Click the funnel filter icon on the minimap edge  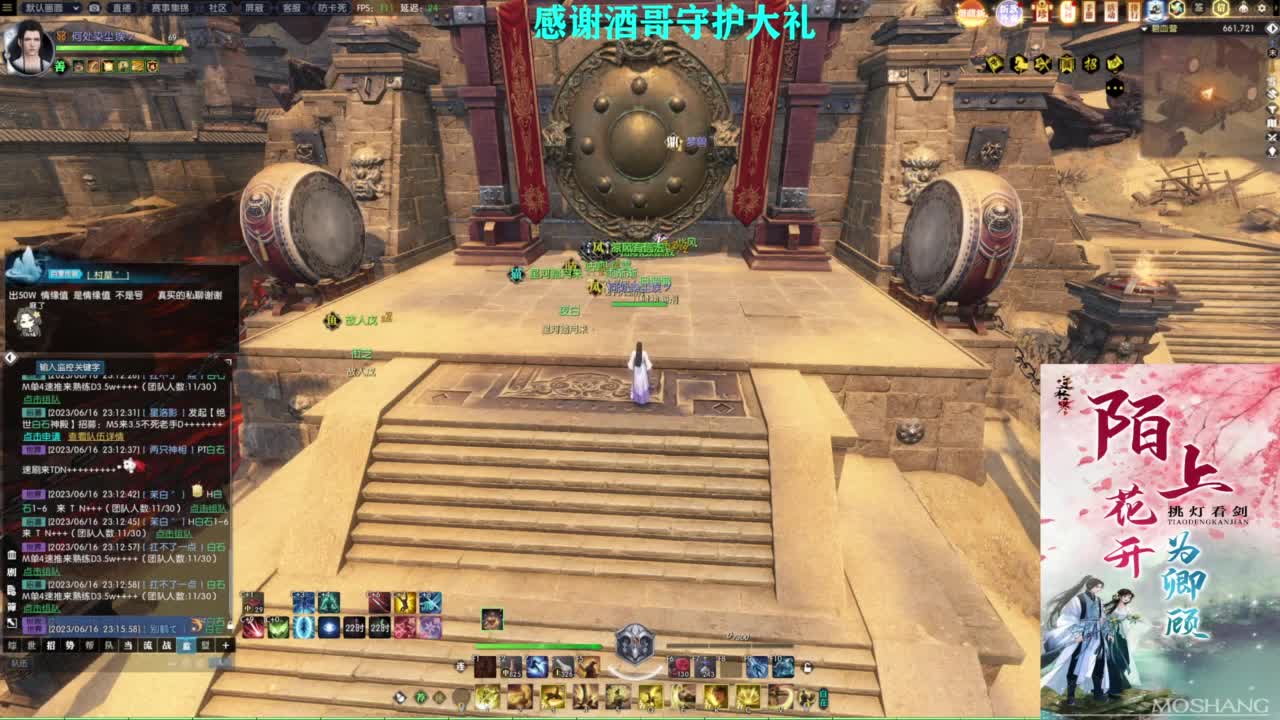point(1272,109)
